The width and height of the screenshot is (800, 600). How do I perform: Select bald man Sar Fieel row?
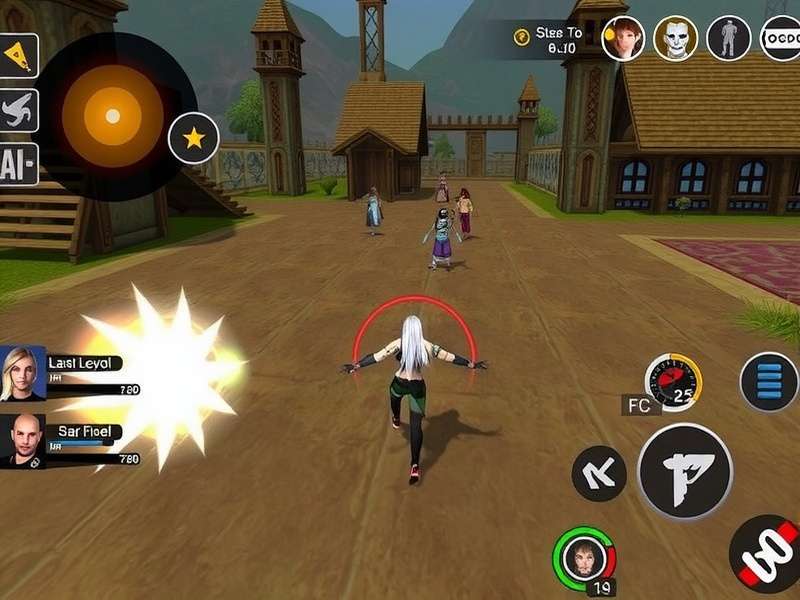[x=70, y=442]
